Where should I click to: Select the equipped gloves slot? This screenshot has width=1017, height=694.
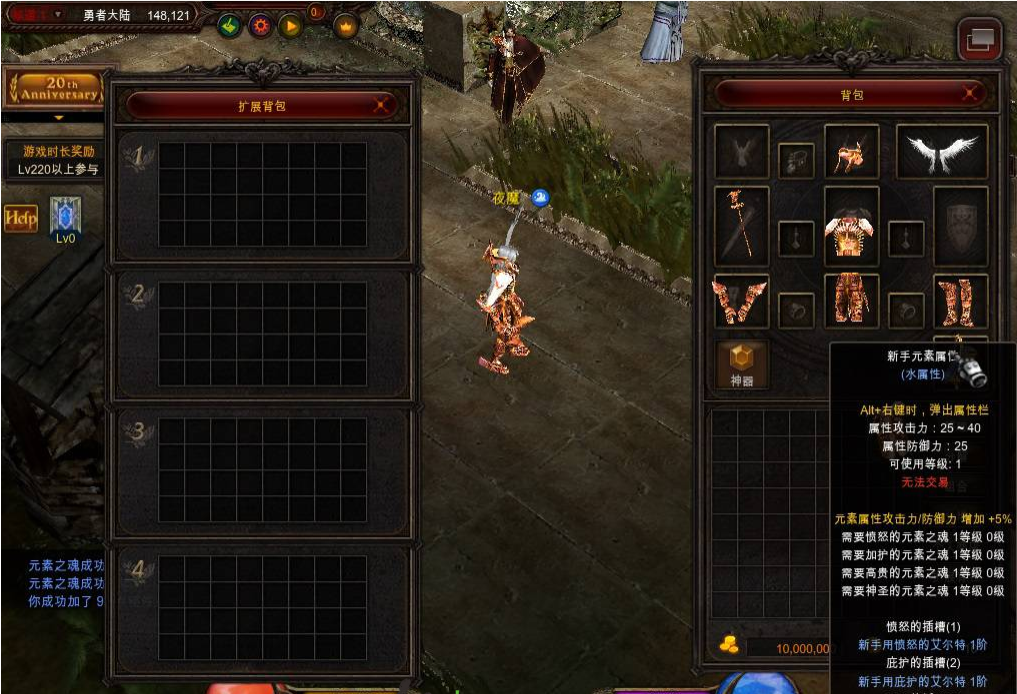pos(741,301)
